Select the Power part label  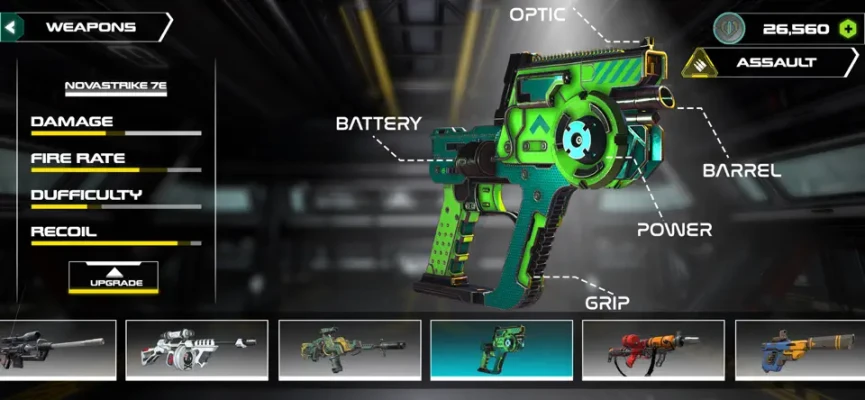point(675,229)
